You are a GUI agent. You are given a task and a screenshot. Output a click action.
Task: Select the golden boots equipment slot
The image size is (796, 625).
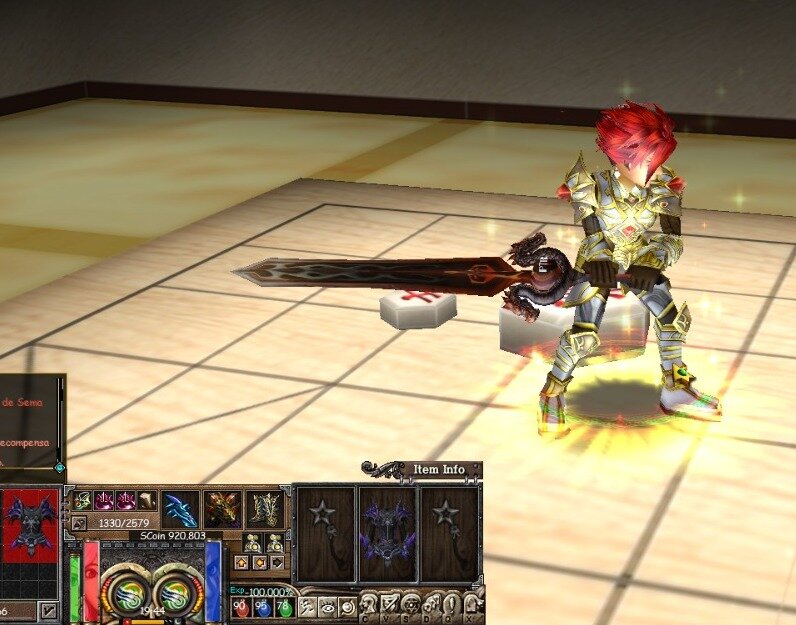point(265,509)
